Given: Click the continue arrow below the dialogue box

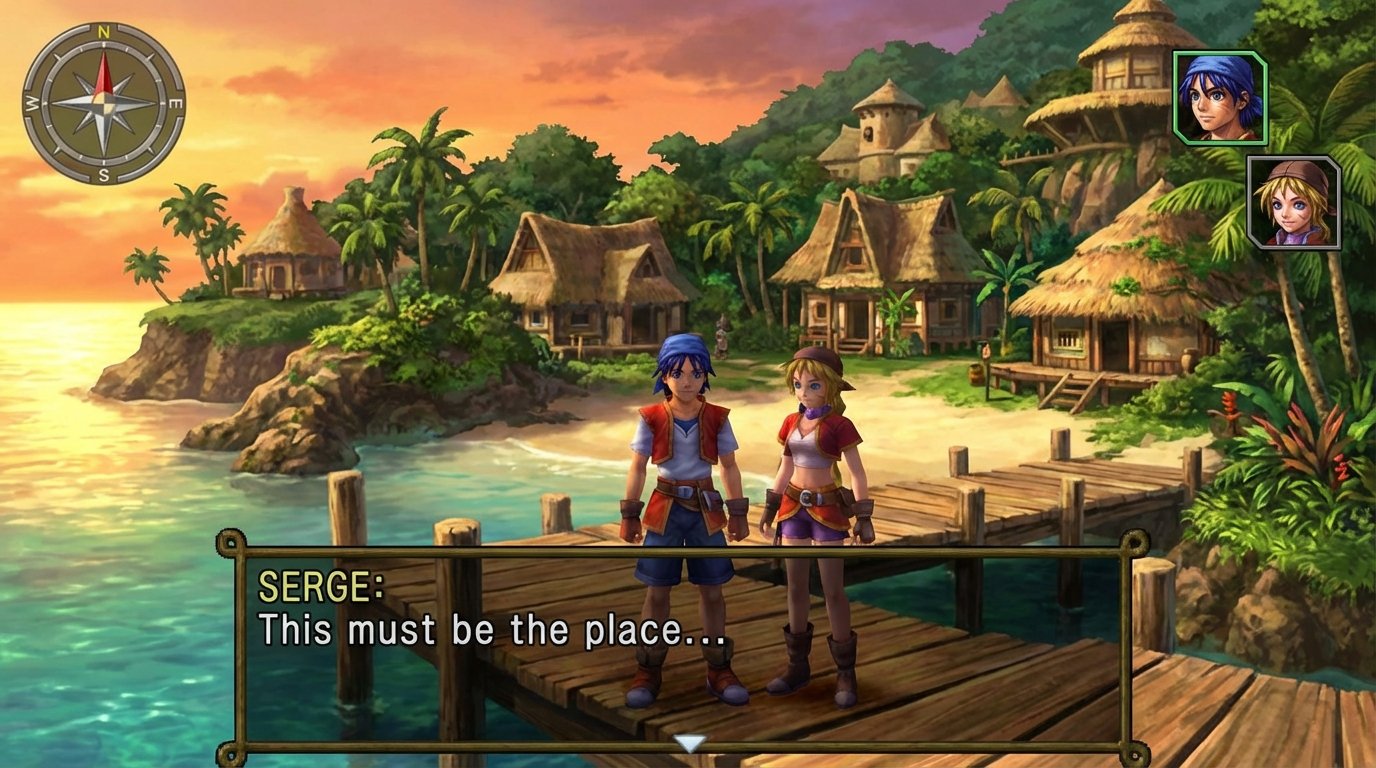Looking at the screenshot, I should coord(689,742).
